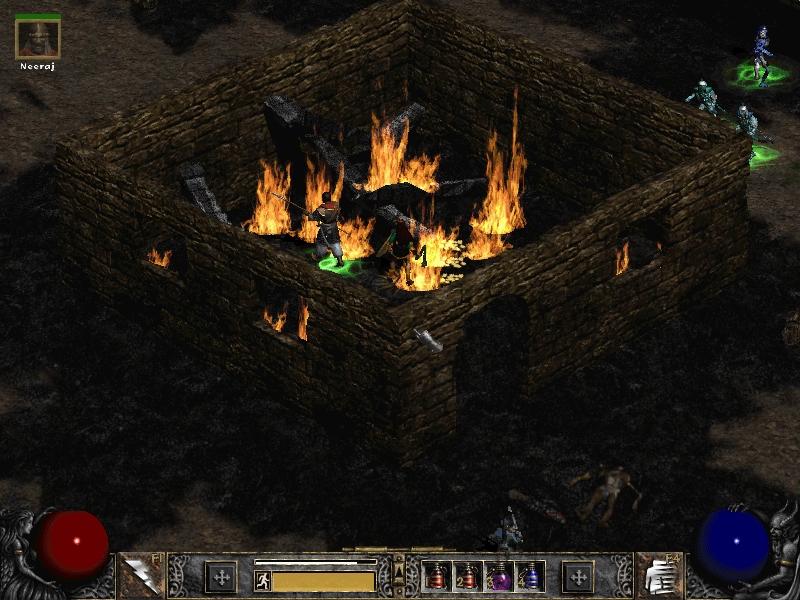The height and width of the screenshot is (600, 800).
Task: Use the red healing potion in belt slot 1
Action: (x=437, y=577)
